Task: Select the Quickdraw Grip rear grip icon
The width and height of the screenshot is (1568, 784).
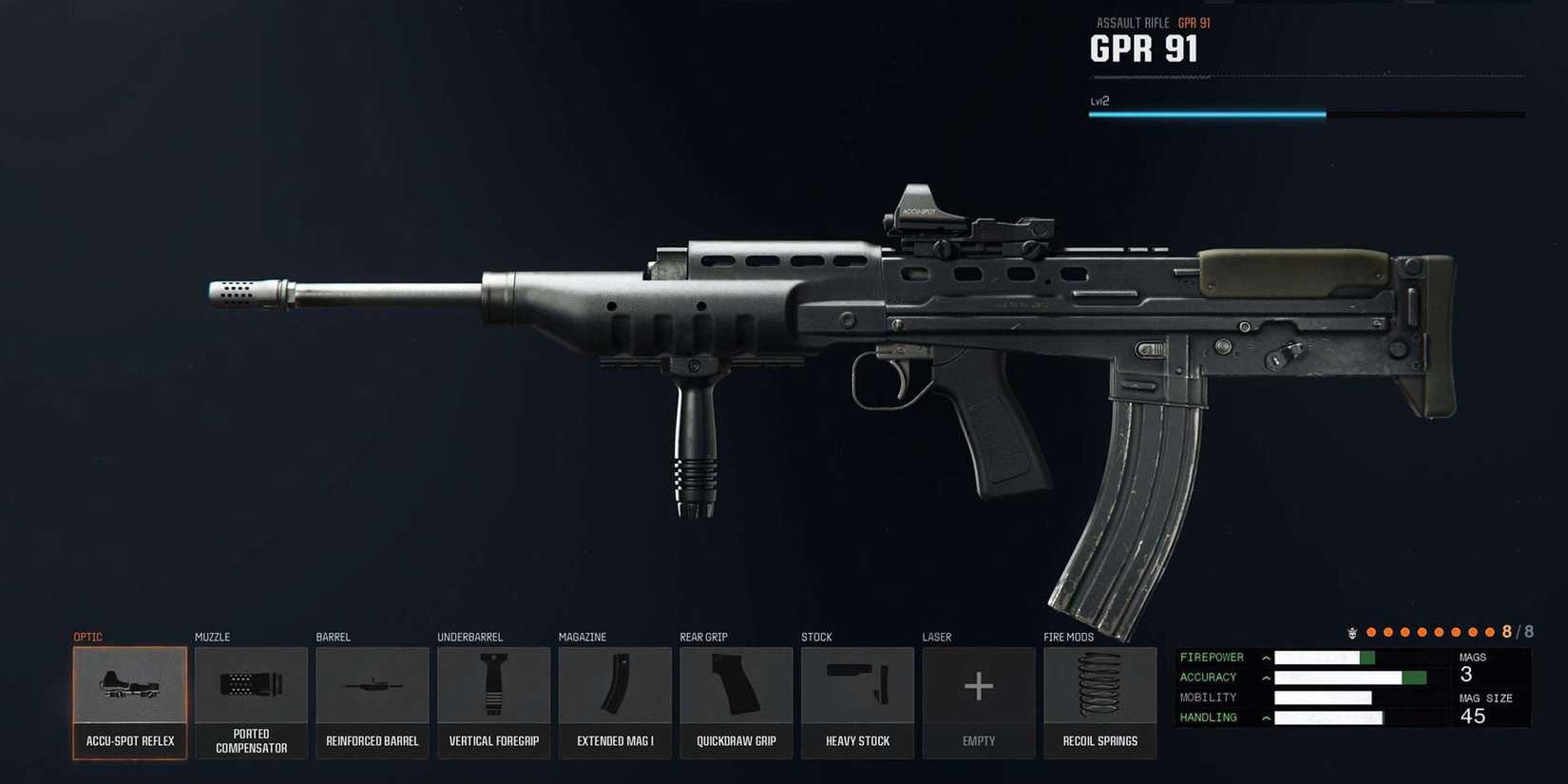Action: [x=736, y=686]
